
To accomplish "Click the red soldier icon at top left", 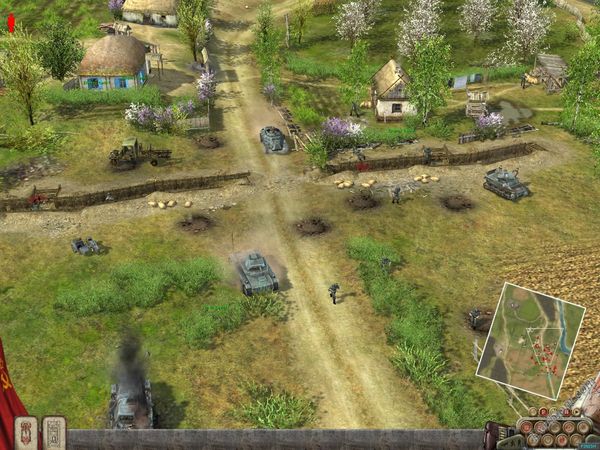I will pos(11,23).
